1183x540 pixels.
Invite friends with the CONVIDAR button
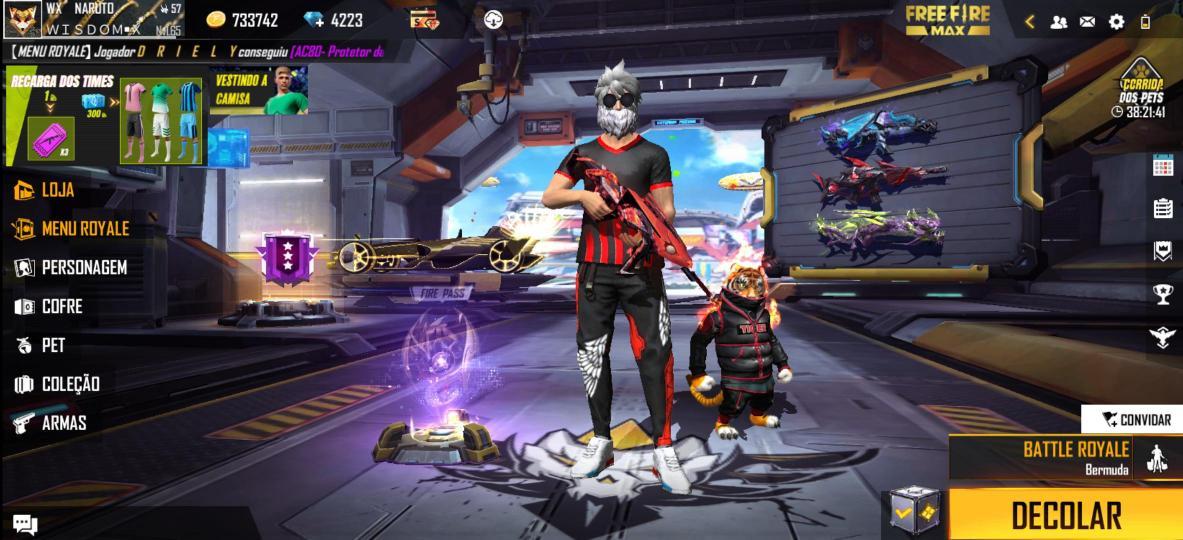click(1134, 419)
